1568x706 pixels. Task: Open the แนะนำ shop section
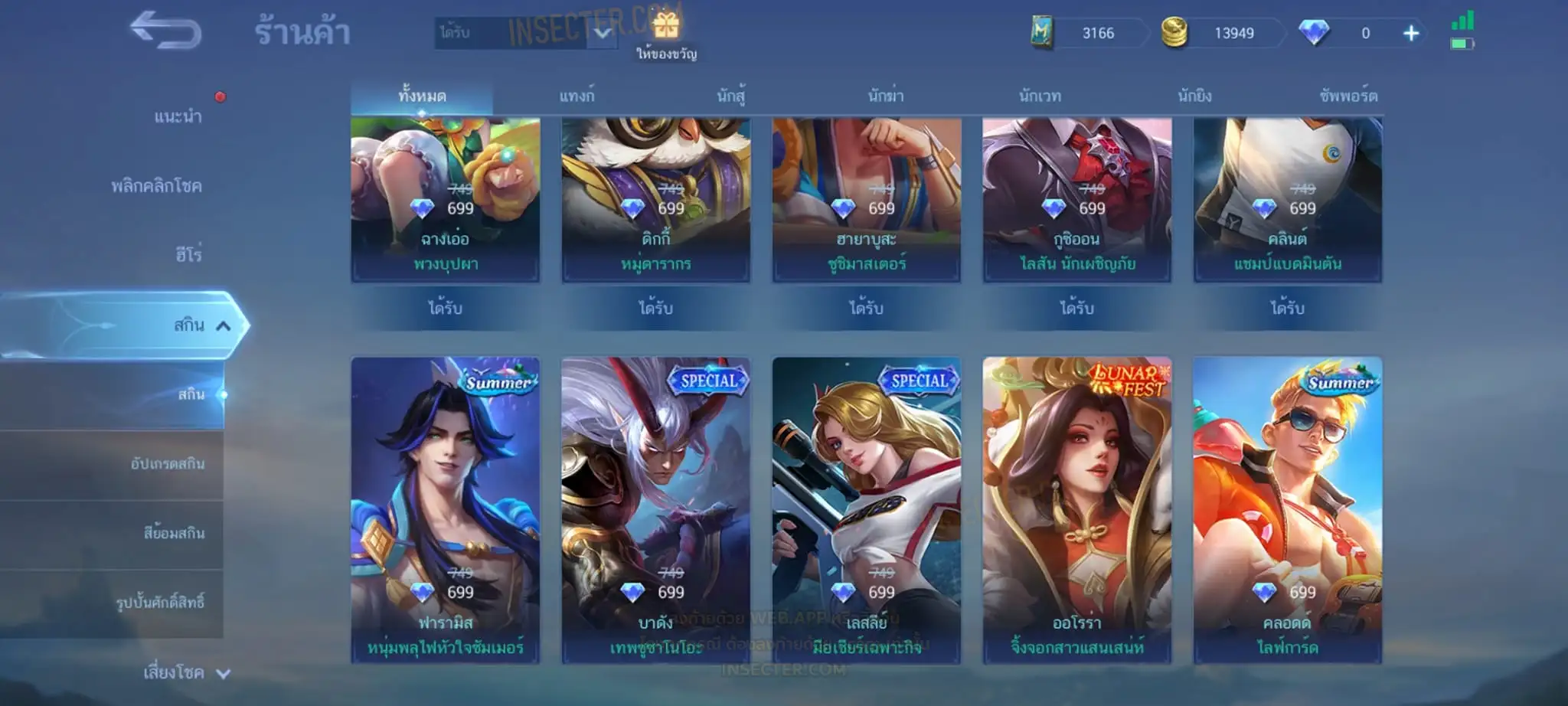(x=178, y=116)
